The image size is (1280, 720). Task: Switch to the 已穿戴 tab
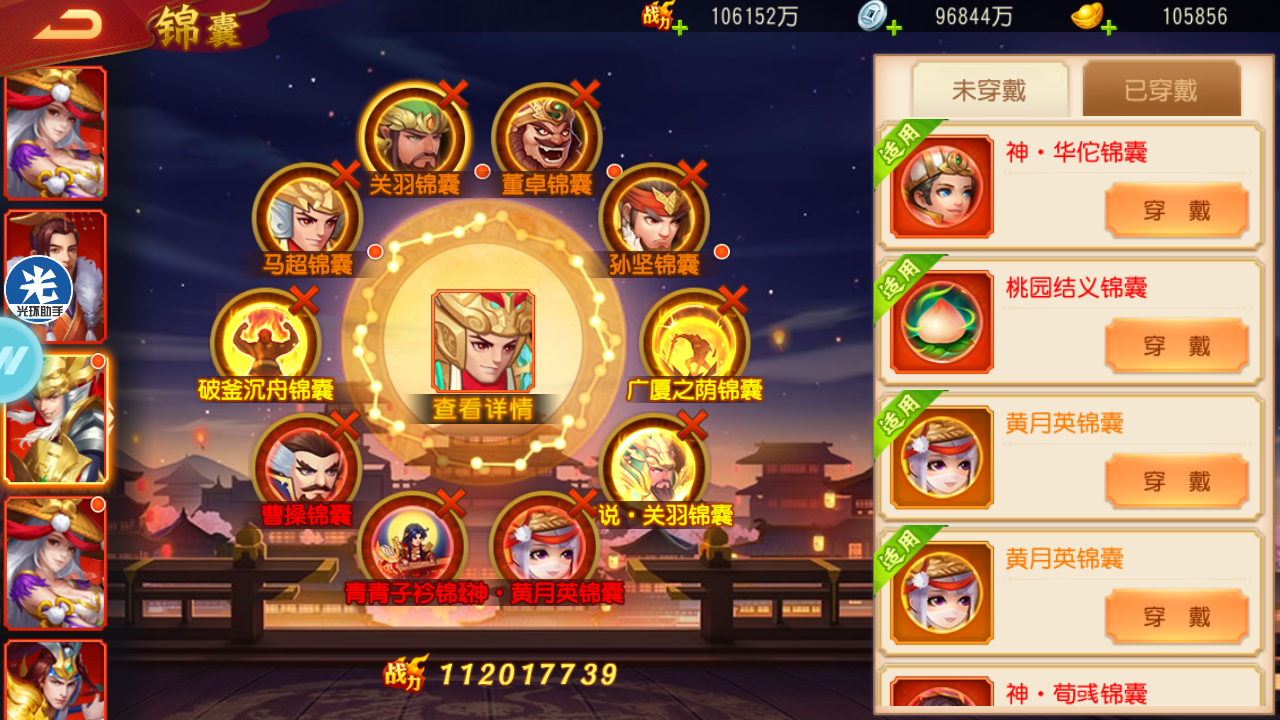(x=1161, y=90)
